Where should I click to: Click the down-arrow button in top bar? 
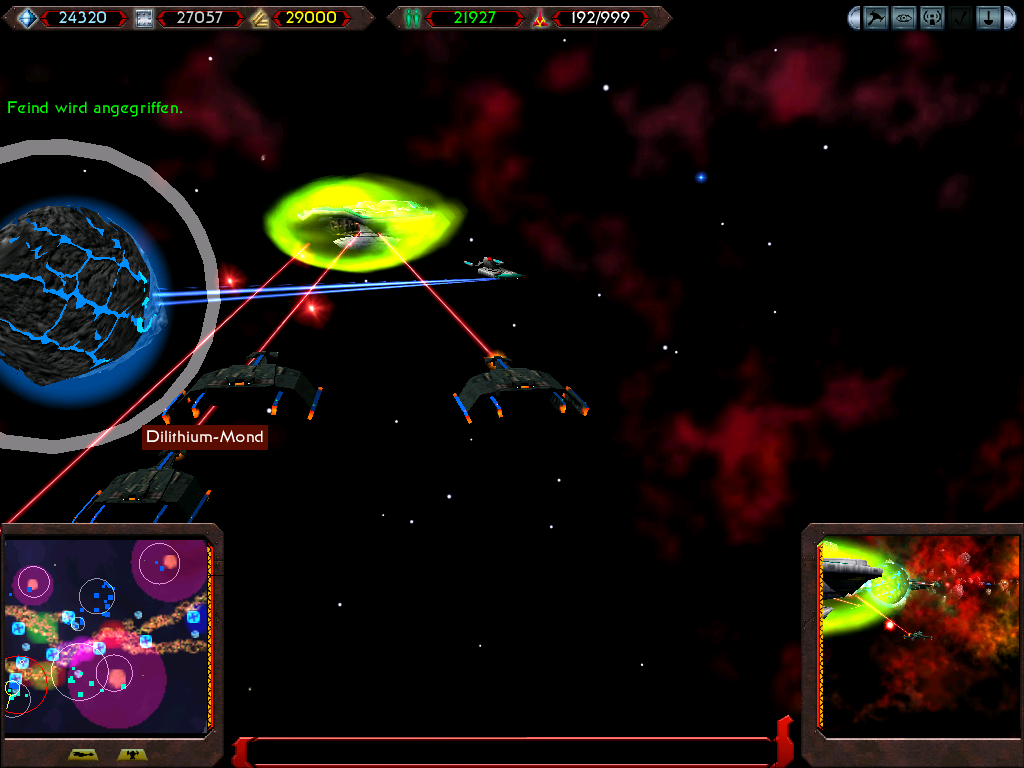click(x=986, y=18)
